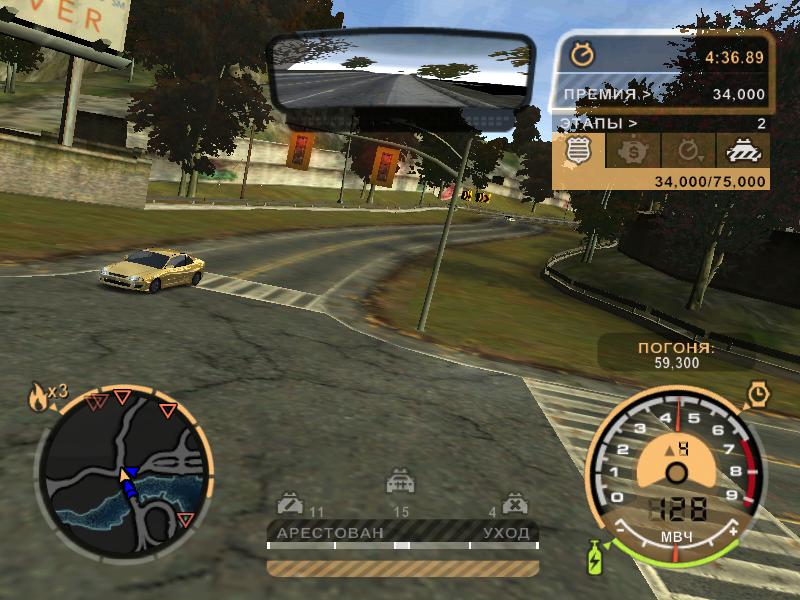Click the blue player arrow on the minimap

(128, 479)
